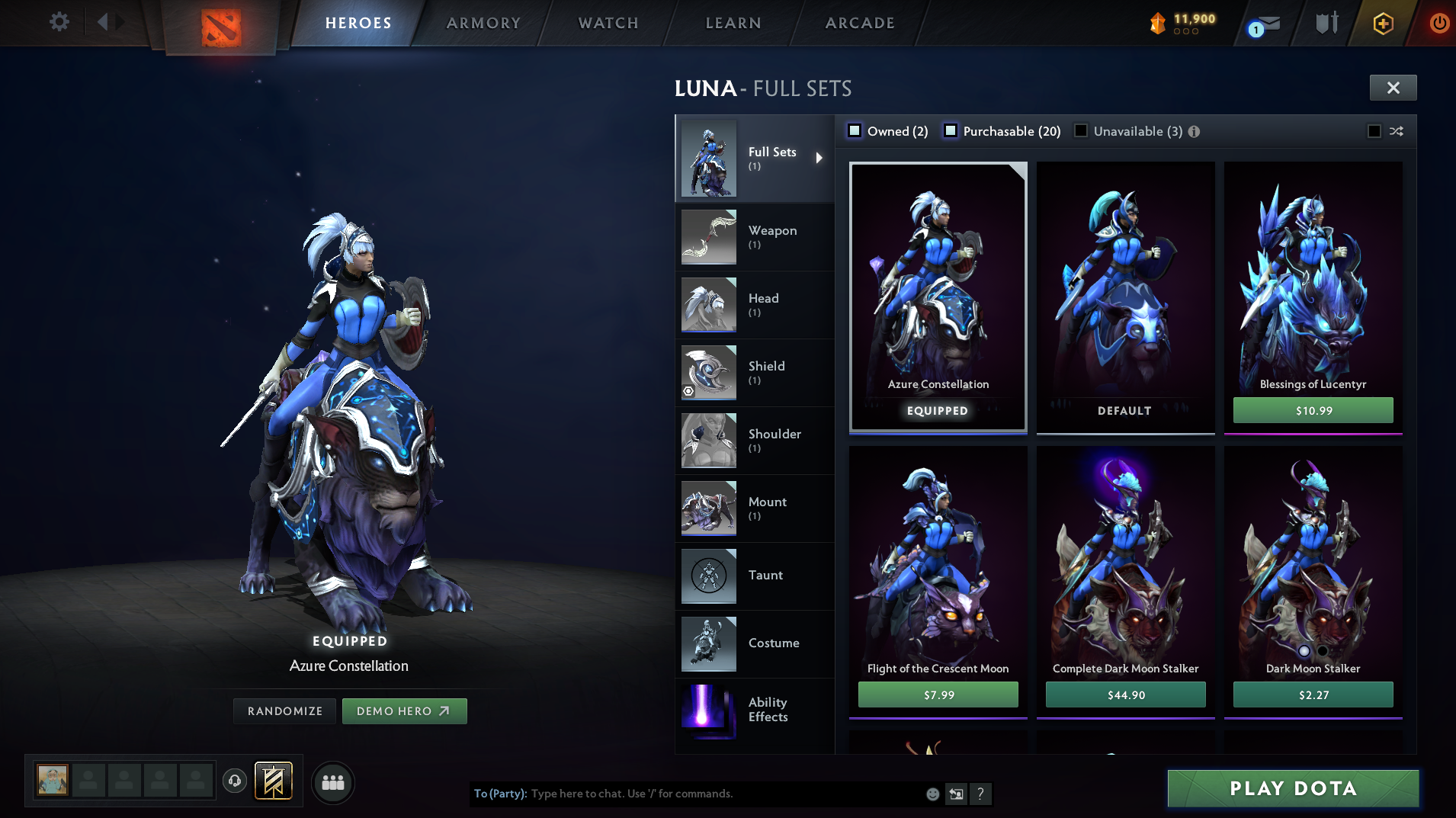Toggle the Owned (2) filter checkbox
The height and width of the screenshot is (818, 1456).
click(855, 130)
